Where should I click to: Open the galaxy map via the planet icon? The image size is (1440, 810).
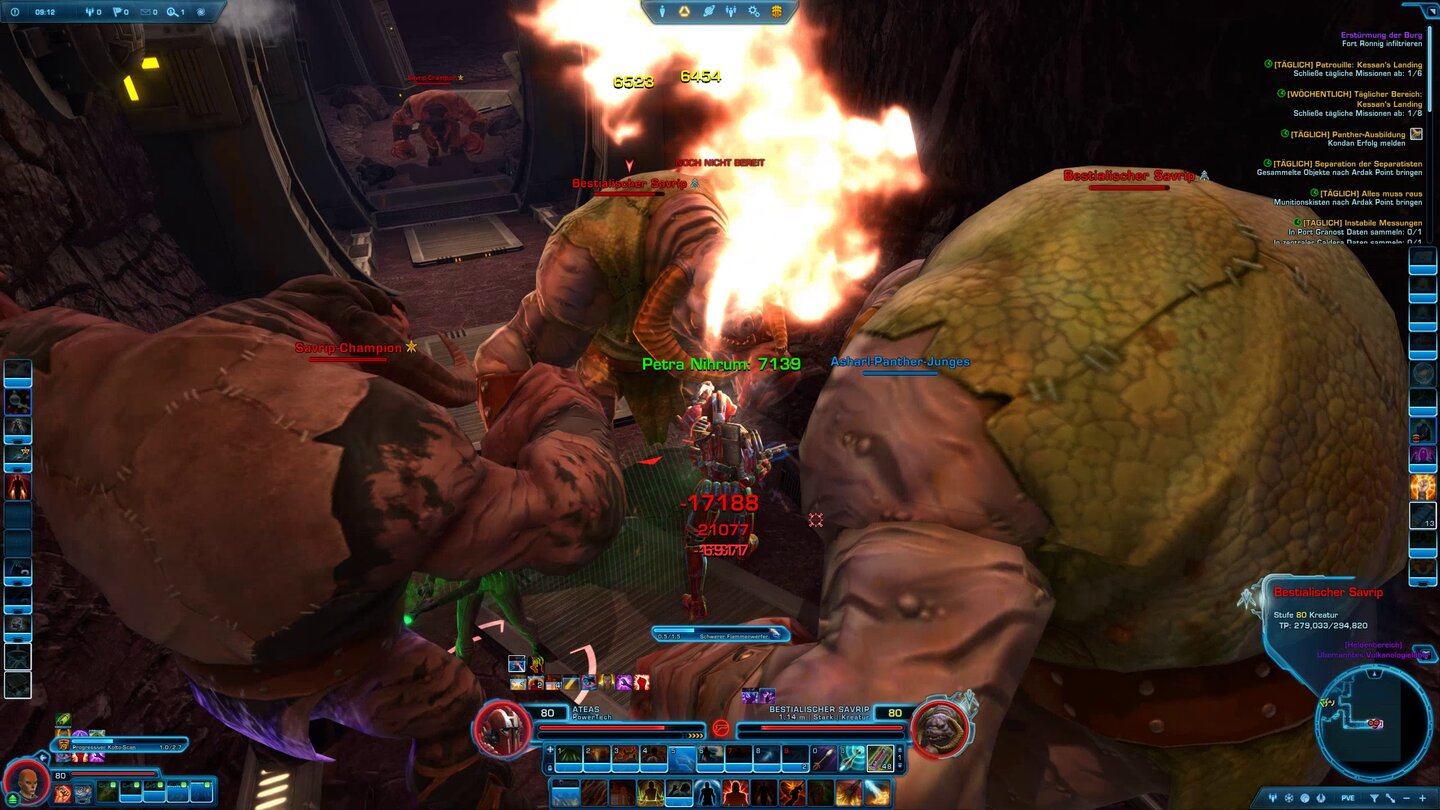(x=708, y=12)
